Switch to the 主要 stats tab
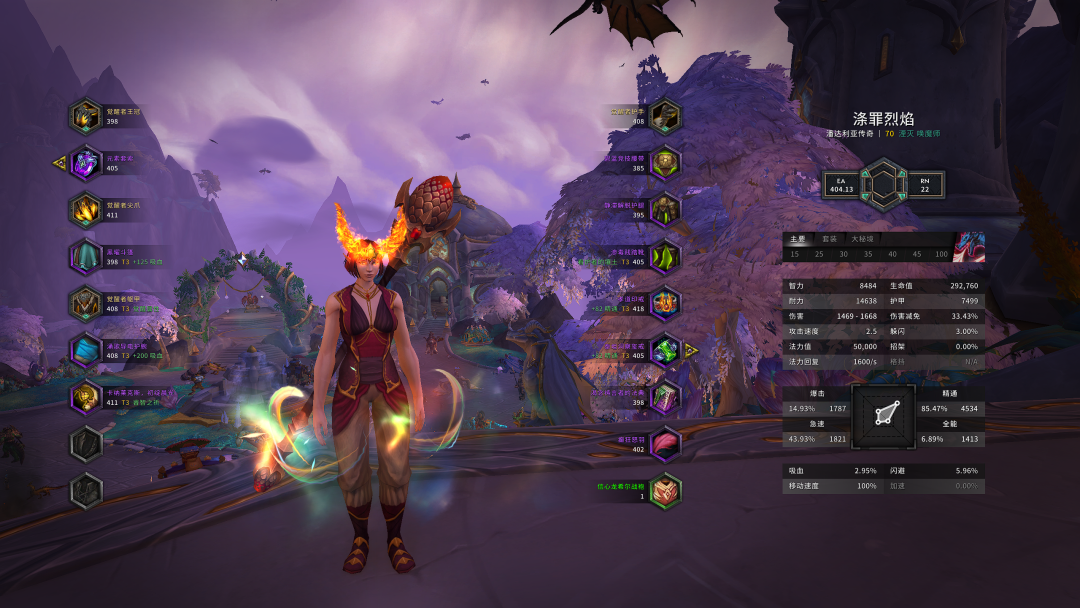 [797, 239]
